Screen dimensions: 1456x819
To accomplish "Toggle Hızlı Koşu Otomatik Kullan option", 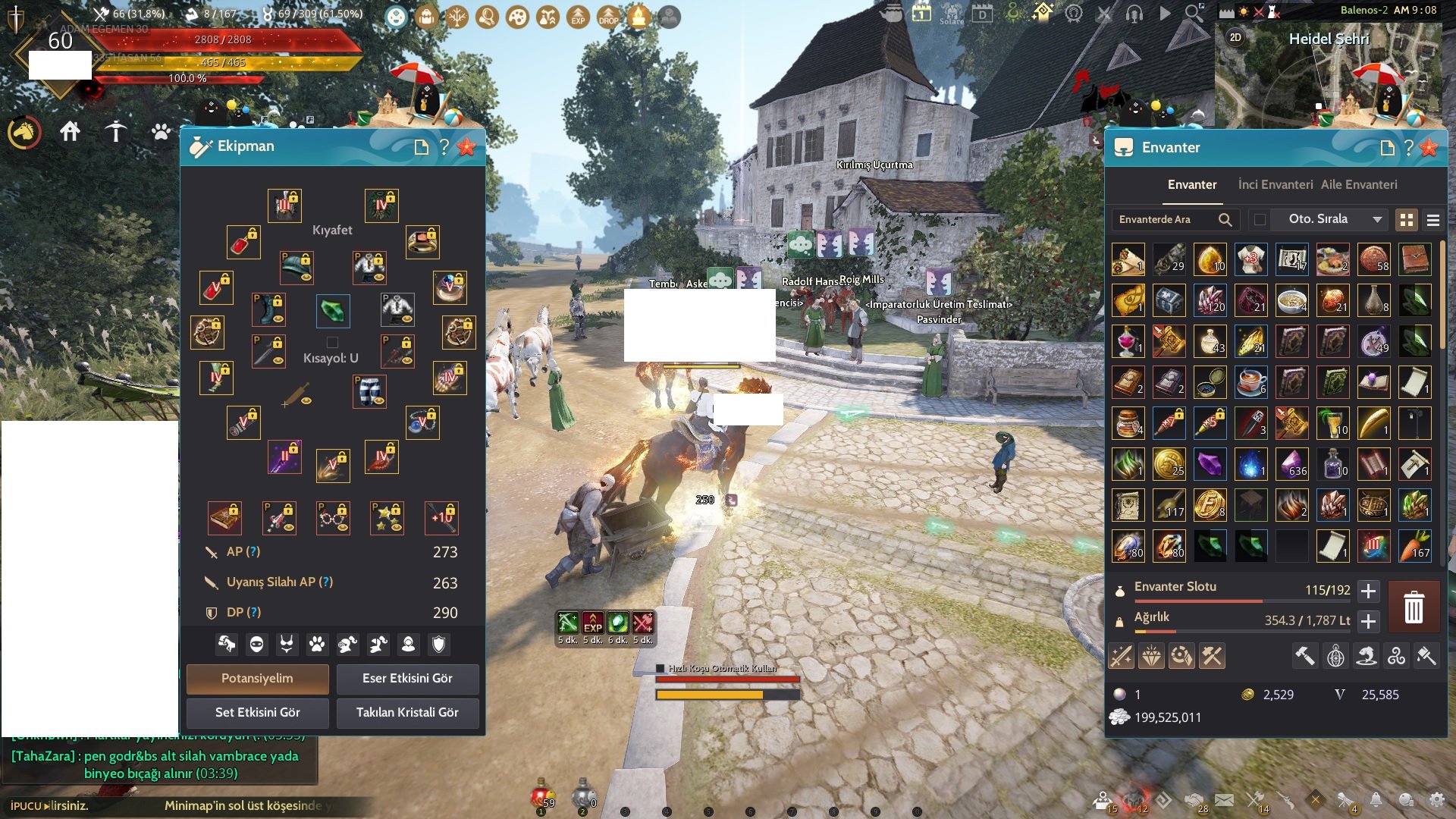I will (x=660, y=669).
